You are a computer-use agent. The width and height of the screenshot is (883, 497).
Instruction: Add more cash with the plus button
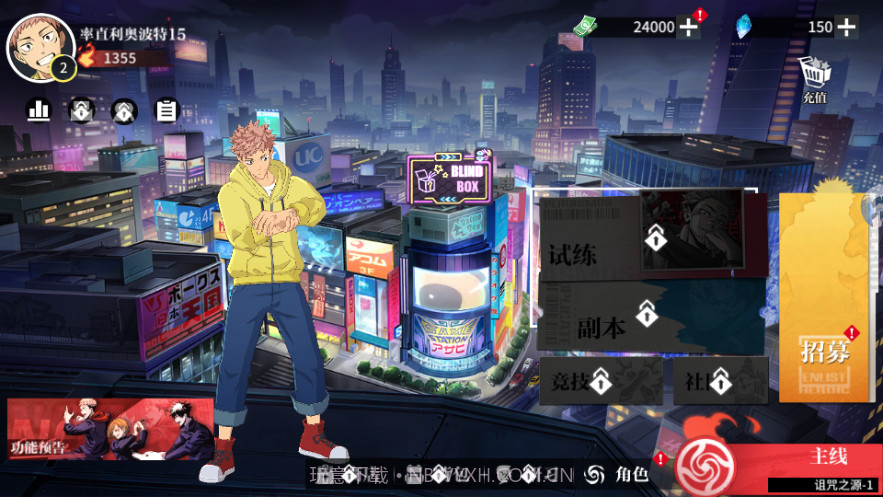[x=689, y=27]
